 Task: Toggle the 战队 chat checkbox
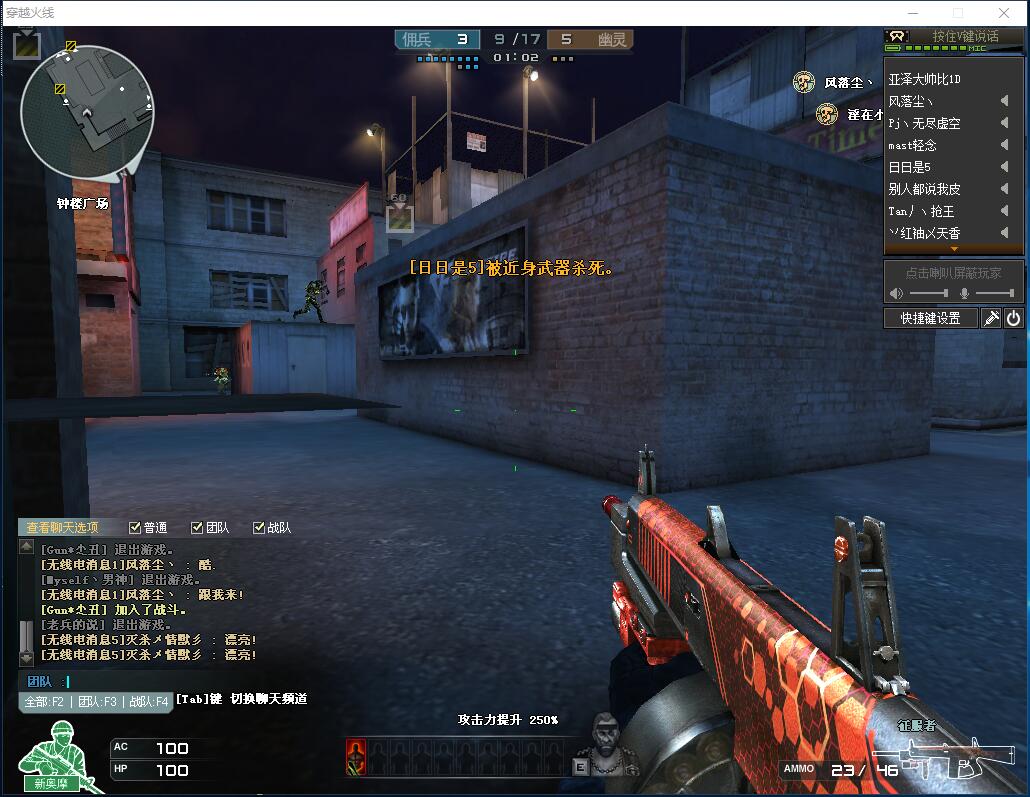(259, 527)
